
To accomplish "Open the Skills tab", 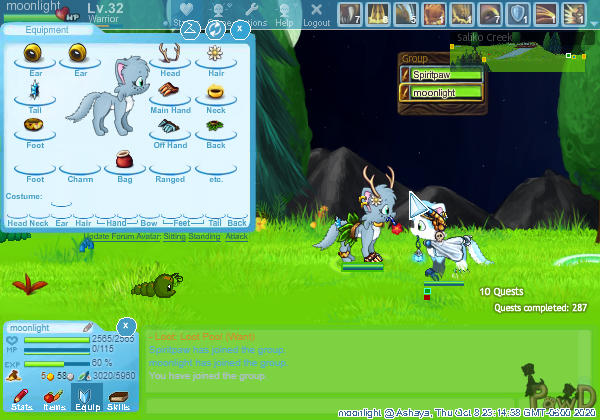I will [x=118, y=400].
